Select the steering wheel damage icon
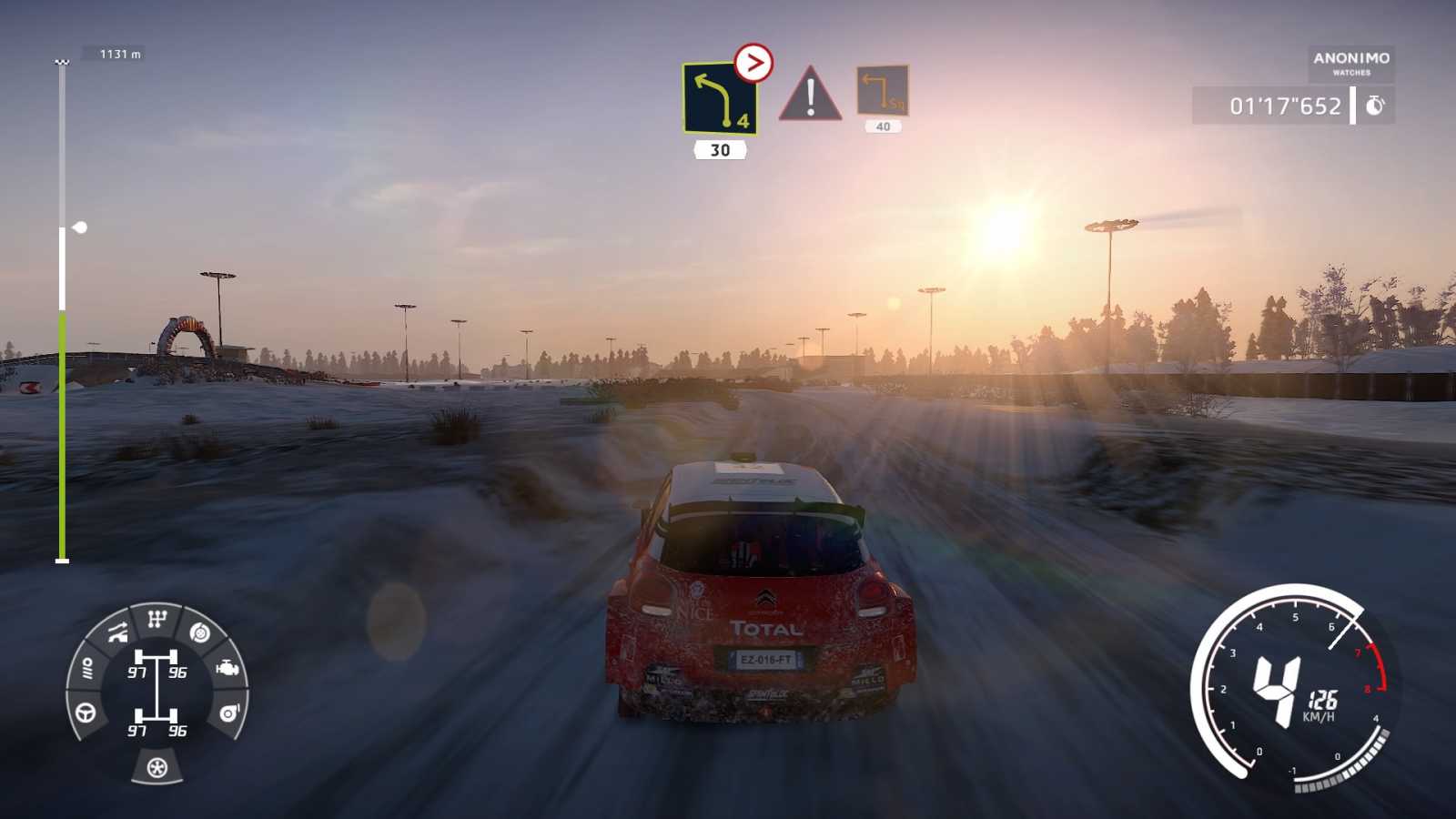This screenshot has width=1456, height=819. (85, 712)
